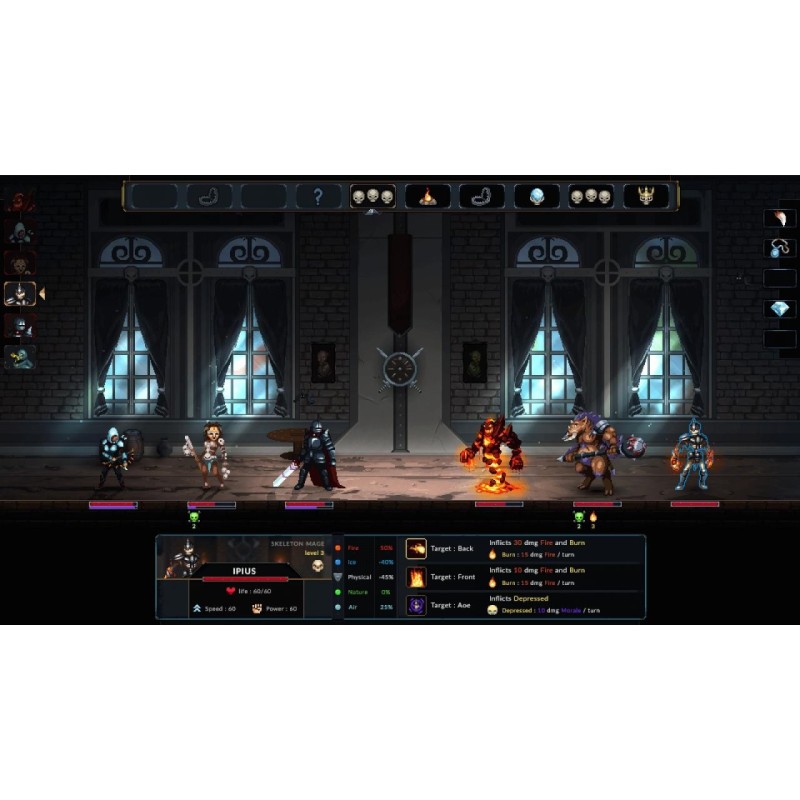This screenshot has height=800, width=800.
Task: Open the blue amulet item slot
Action: 779,248
